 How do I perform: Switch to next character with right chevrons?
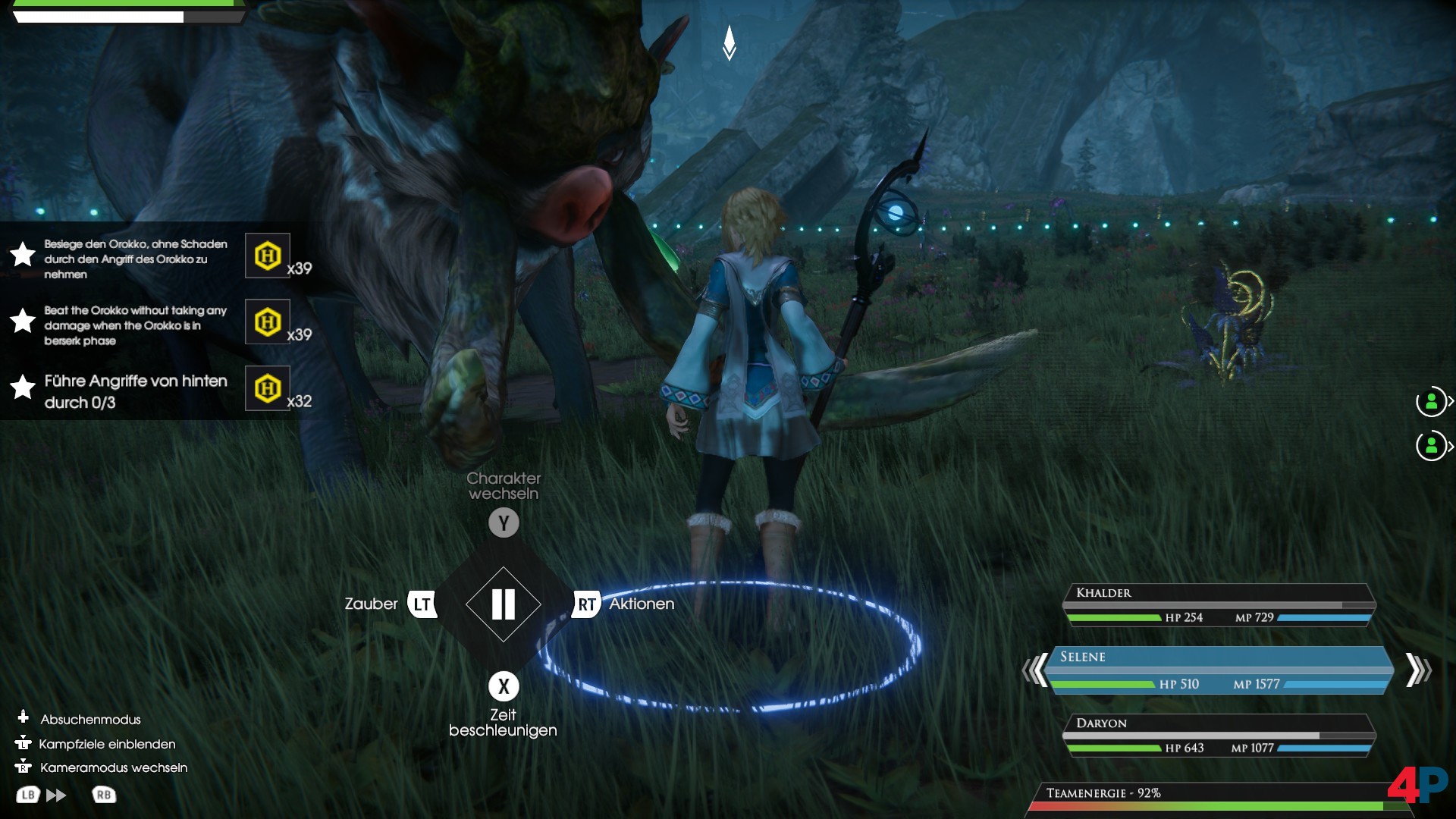(1417, 670)
